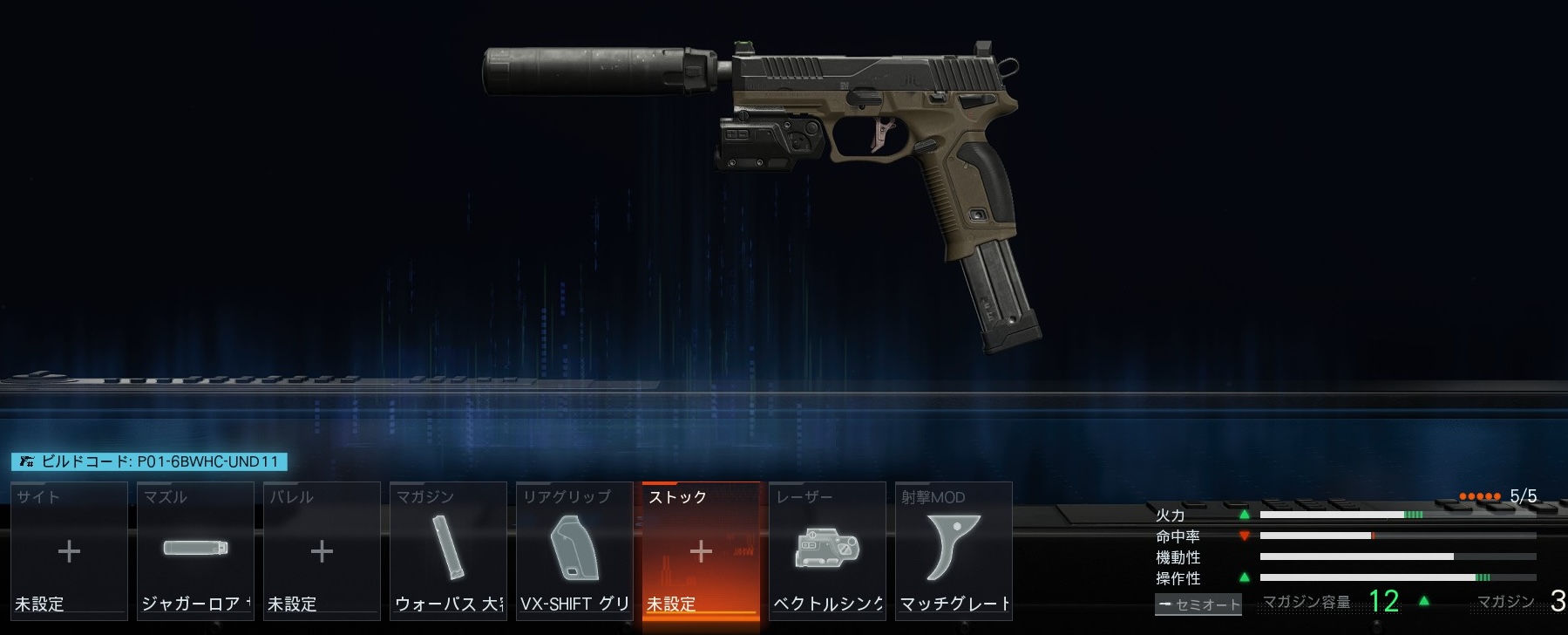Open the 射撃MOD match-grade trigger slot
The width and height of the screenshot is (1568, 635).
(954, 550)
